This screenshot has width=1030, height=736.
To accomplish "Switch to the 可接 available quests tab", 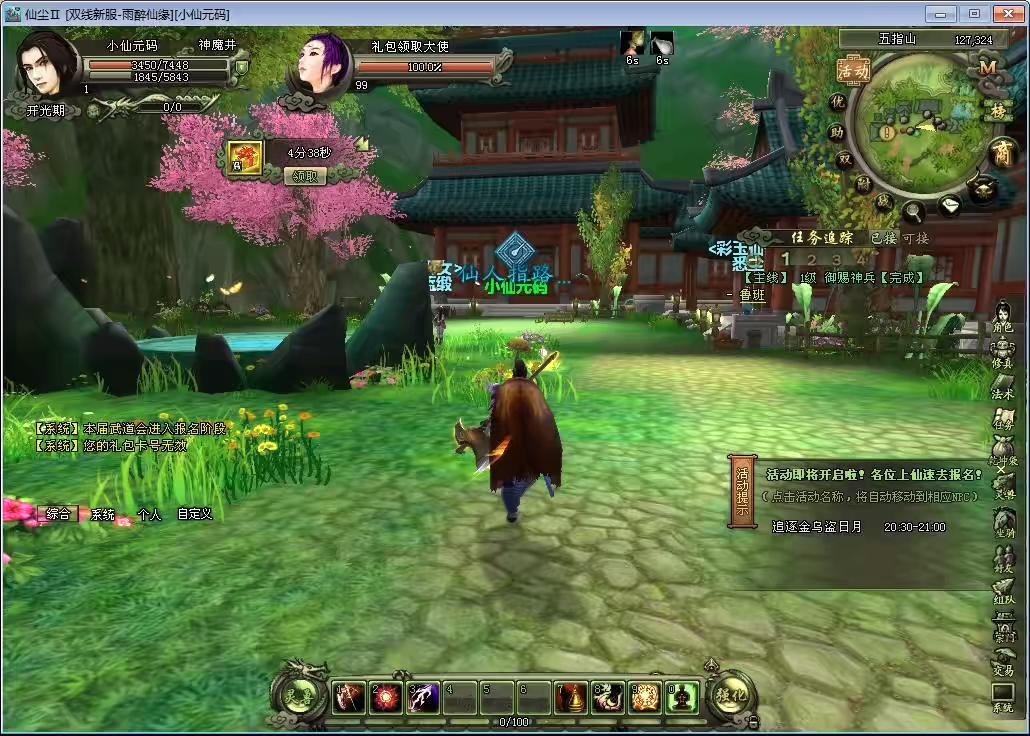I will tap(915, 238).
